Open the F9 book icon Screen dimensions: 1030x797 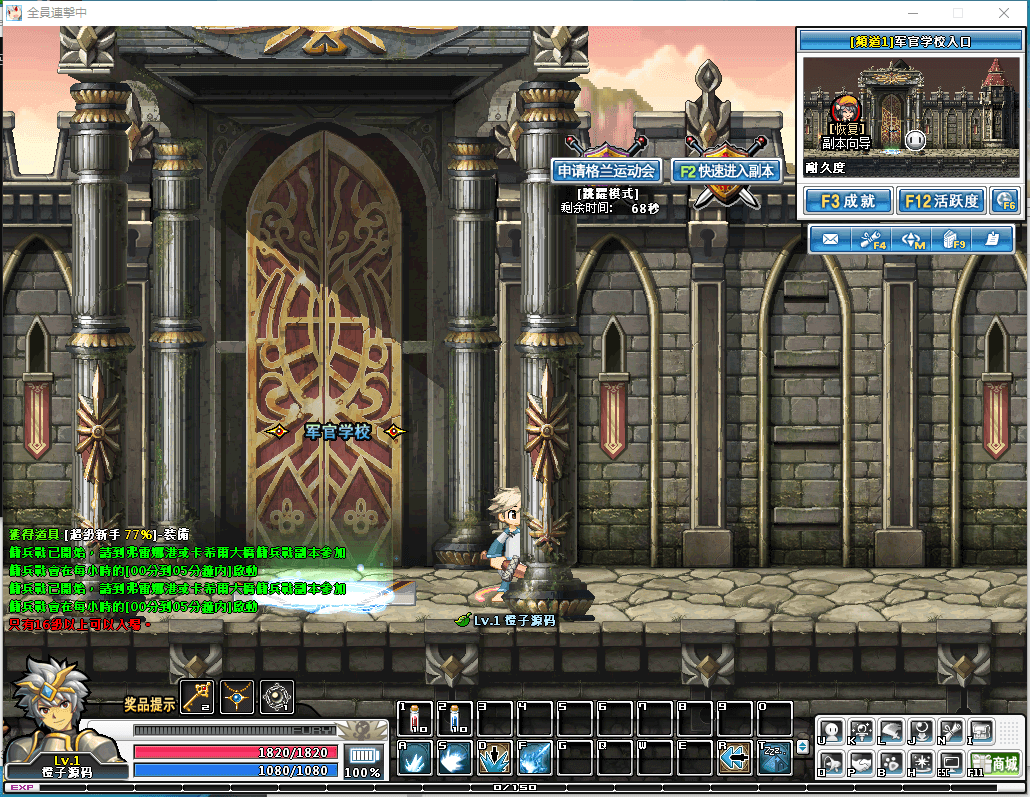[x=955, y=240]
